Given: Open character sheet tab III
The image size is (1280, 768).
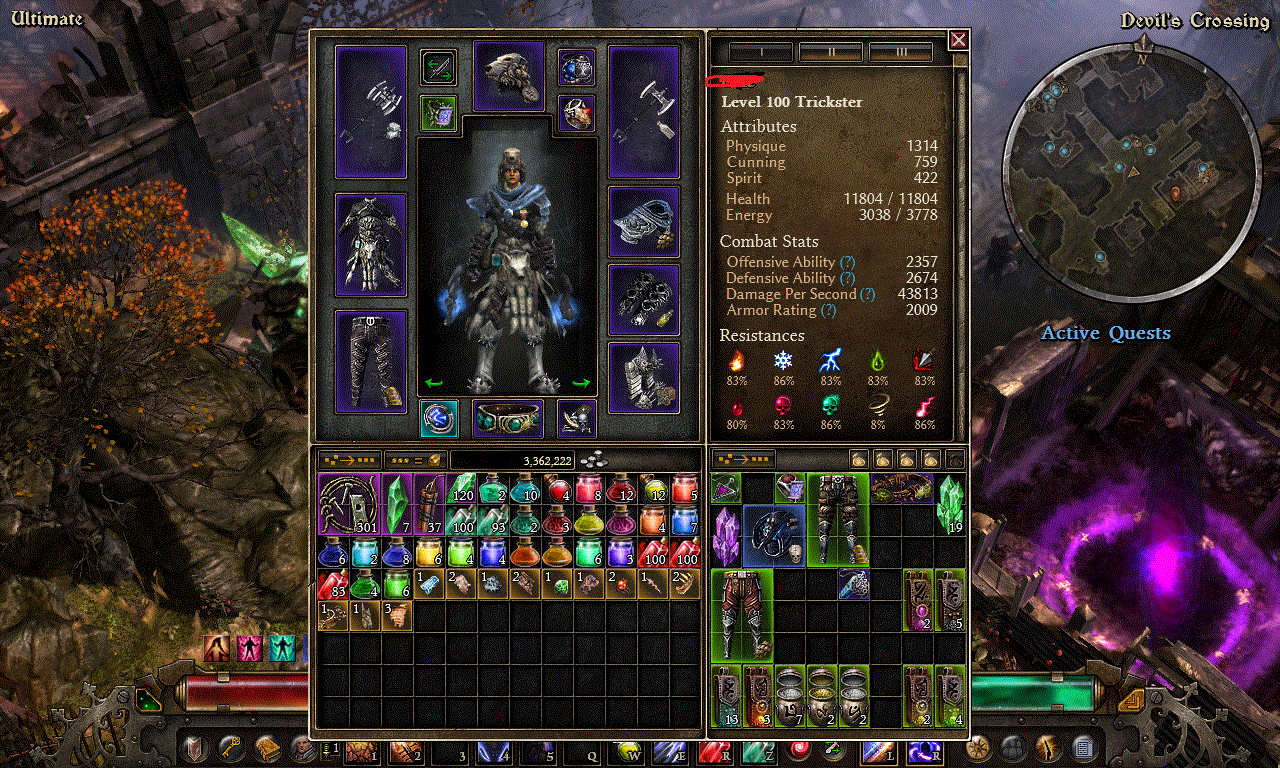Looking at the screenshot, I should 901,52.
